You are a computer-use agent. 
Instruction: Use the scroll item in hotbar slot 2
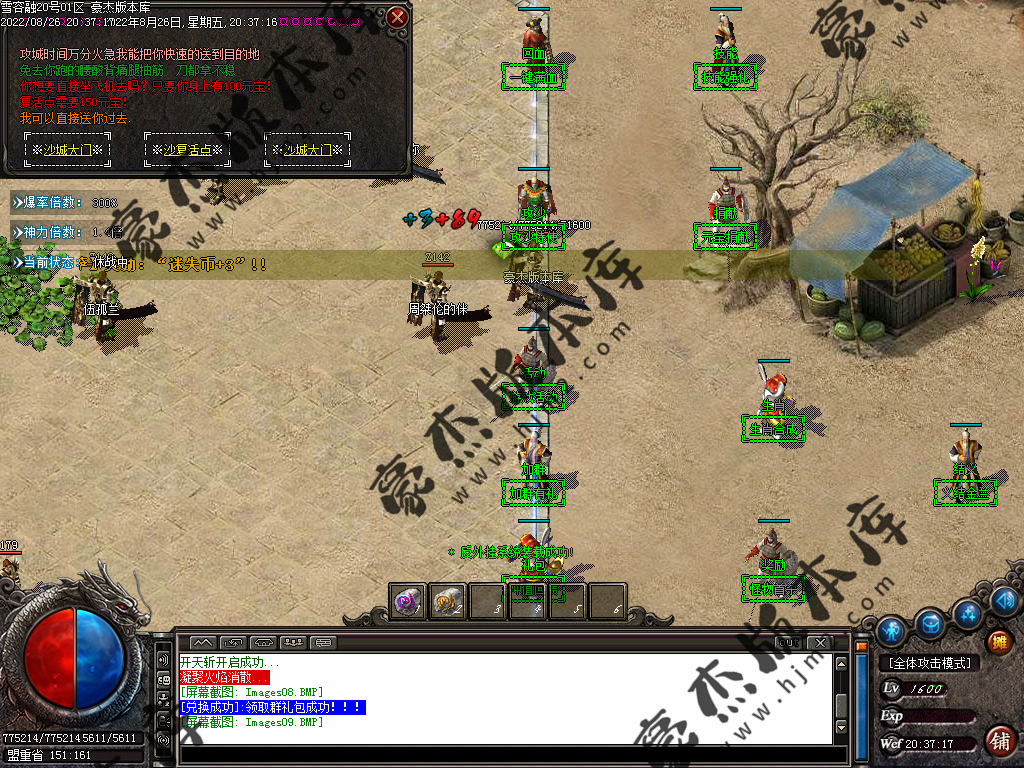point(447,602)
